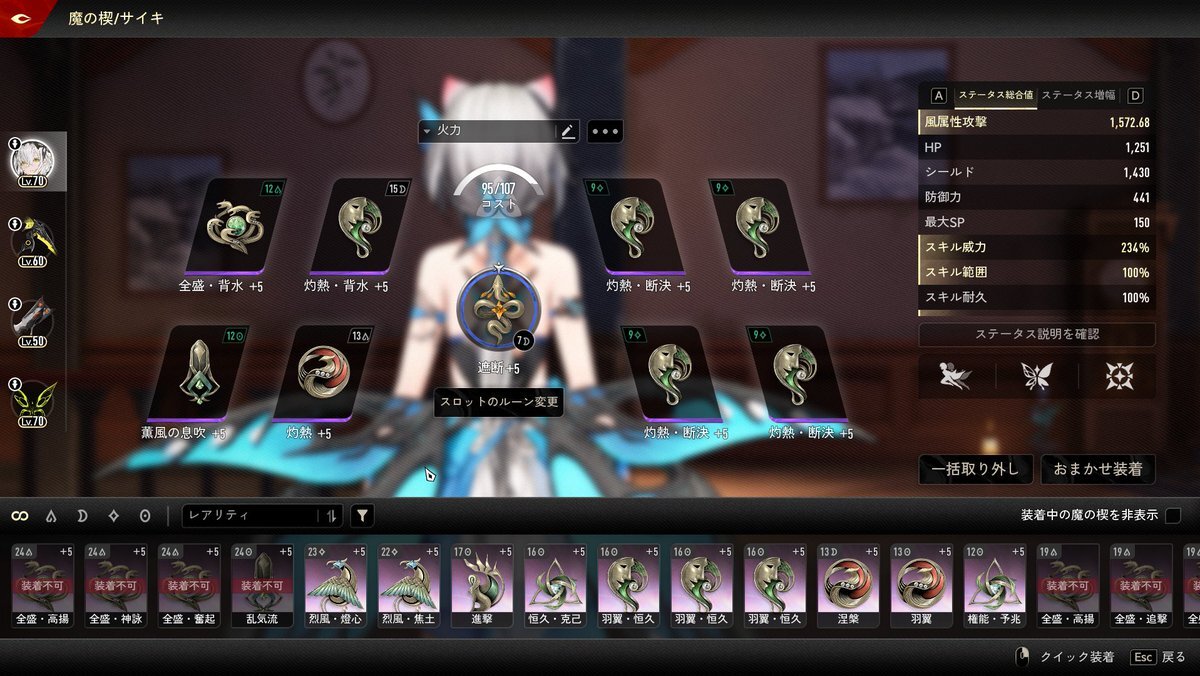
Task: Show all wedges with infinity filter
Action: pyautogui.click(x=19, y=516)
